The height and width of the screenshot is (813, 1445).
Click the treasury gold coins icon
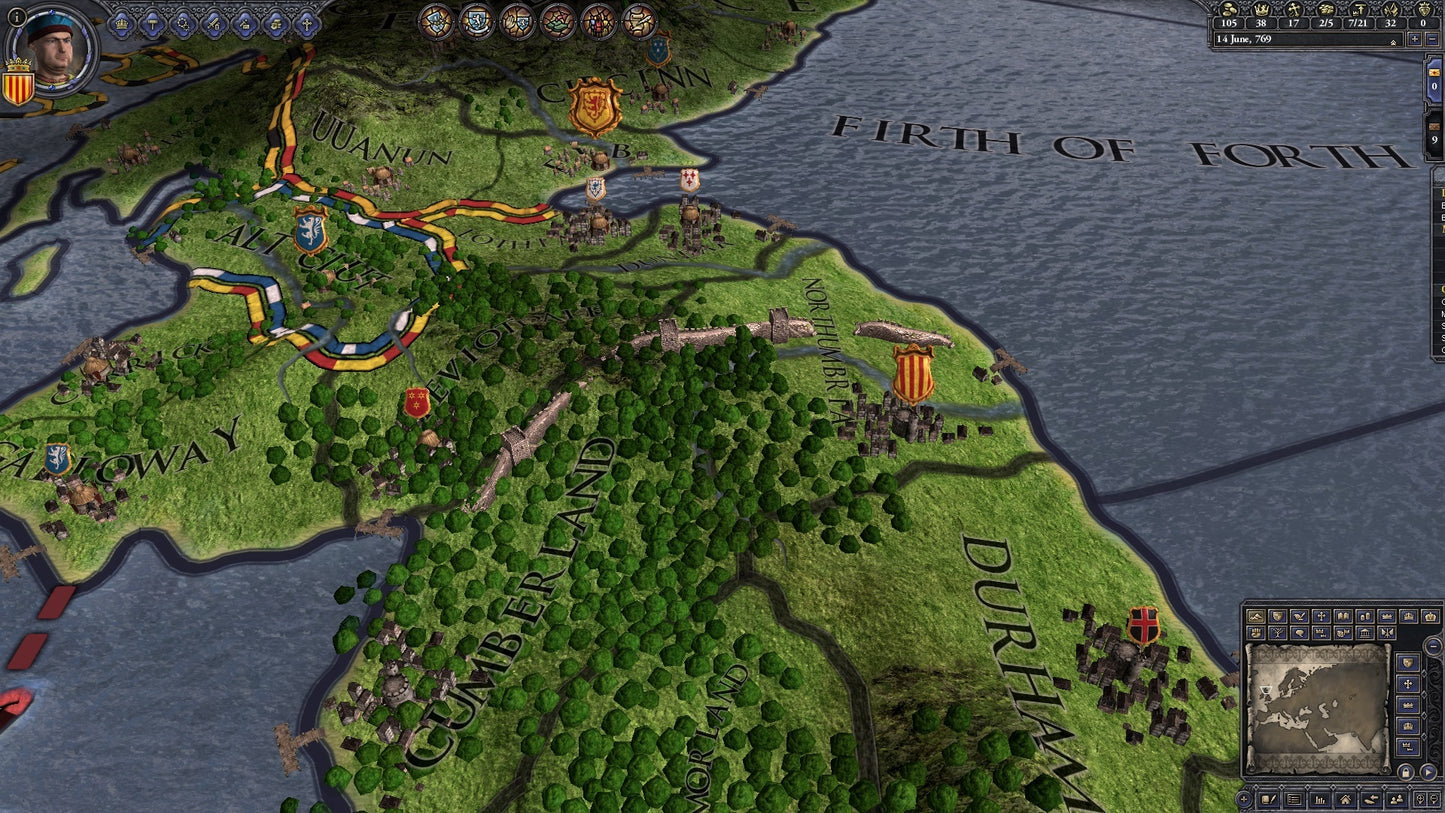1229,10
